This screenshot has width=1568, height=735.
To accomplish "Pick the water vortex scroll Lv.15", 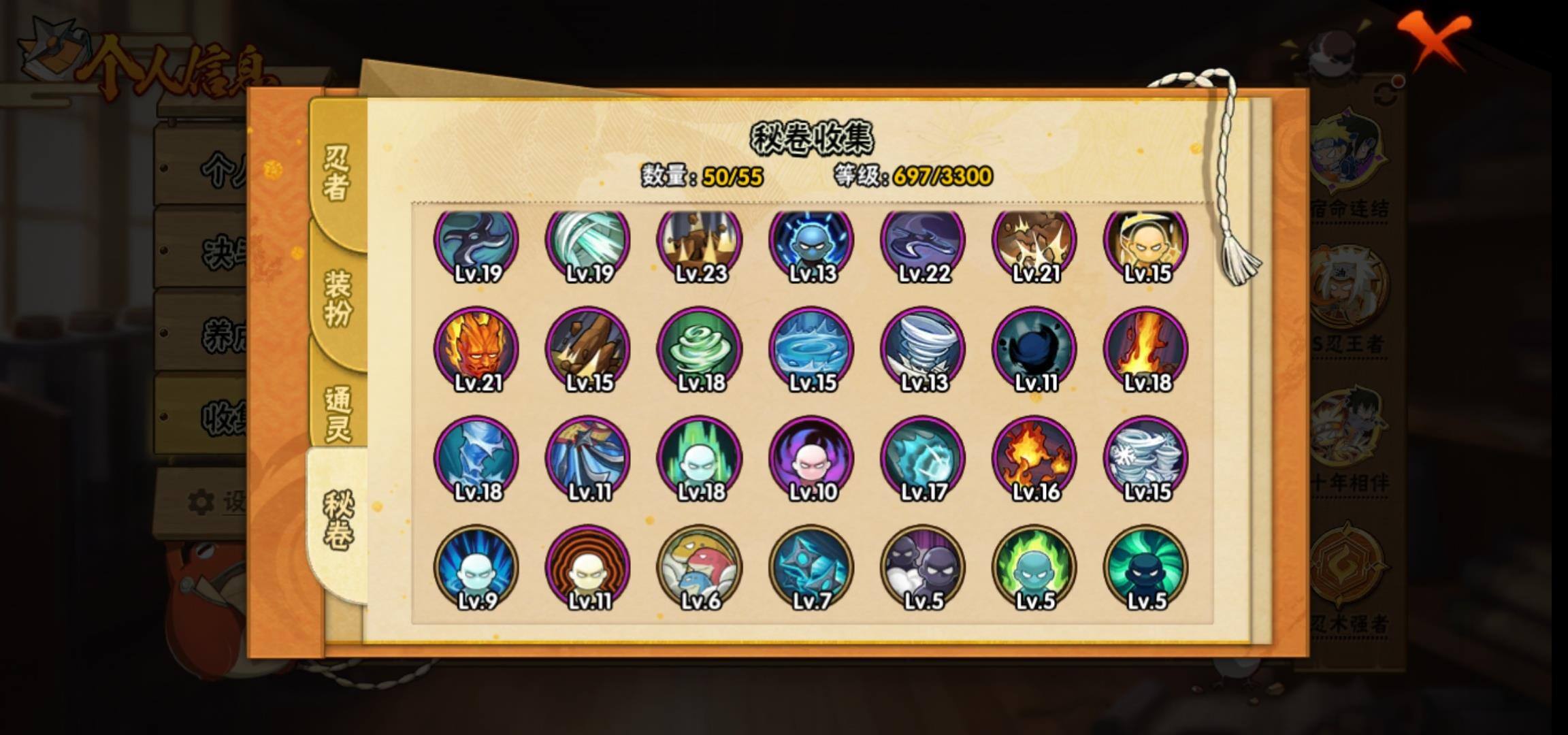I will pos(811,348).
